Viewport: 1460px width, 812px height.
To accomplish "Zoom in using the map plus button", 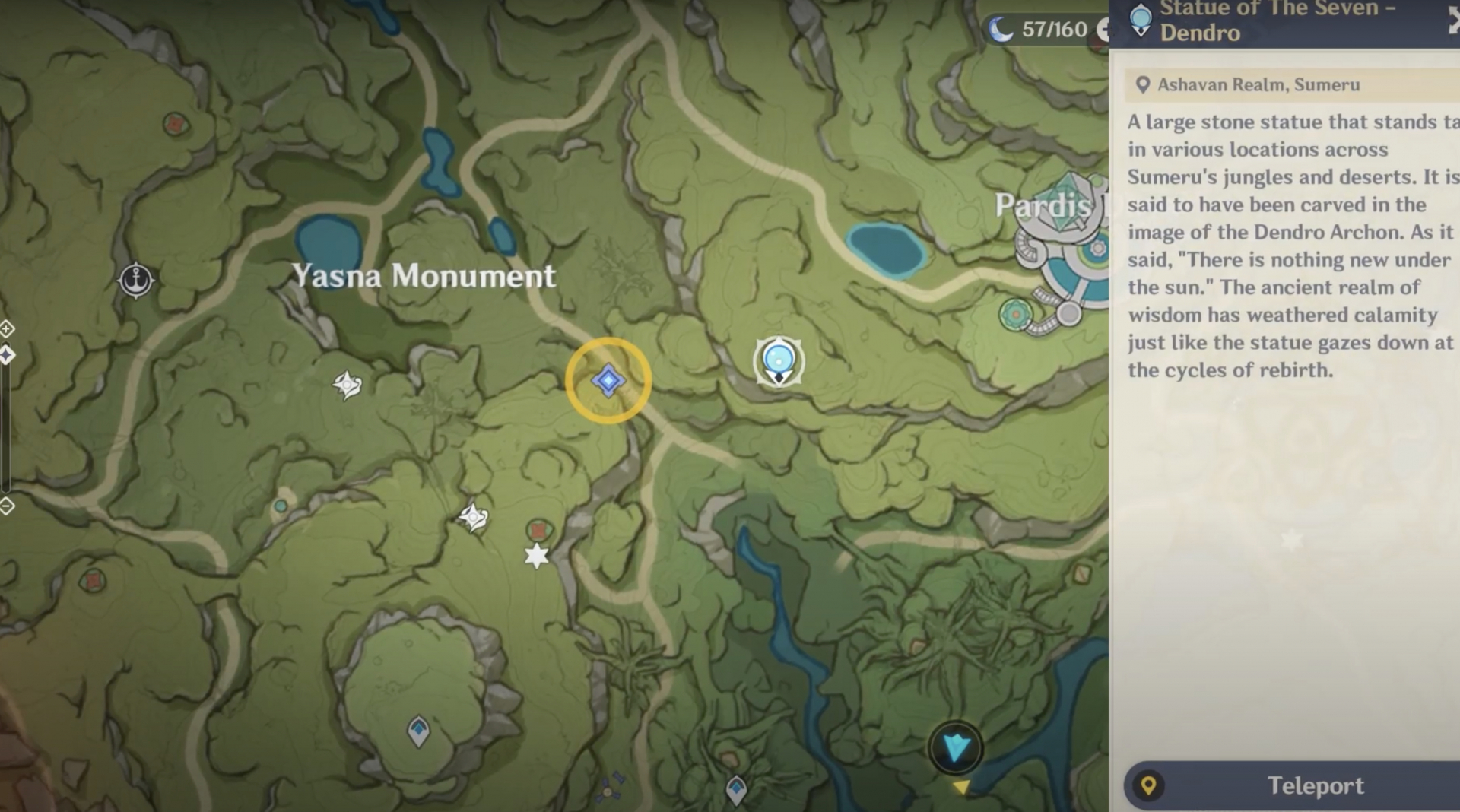I will pyautogui.click(x=6, y=329).
